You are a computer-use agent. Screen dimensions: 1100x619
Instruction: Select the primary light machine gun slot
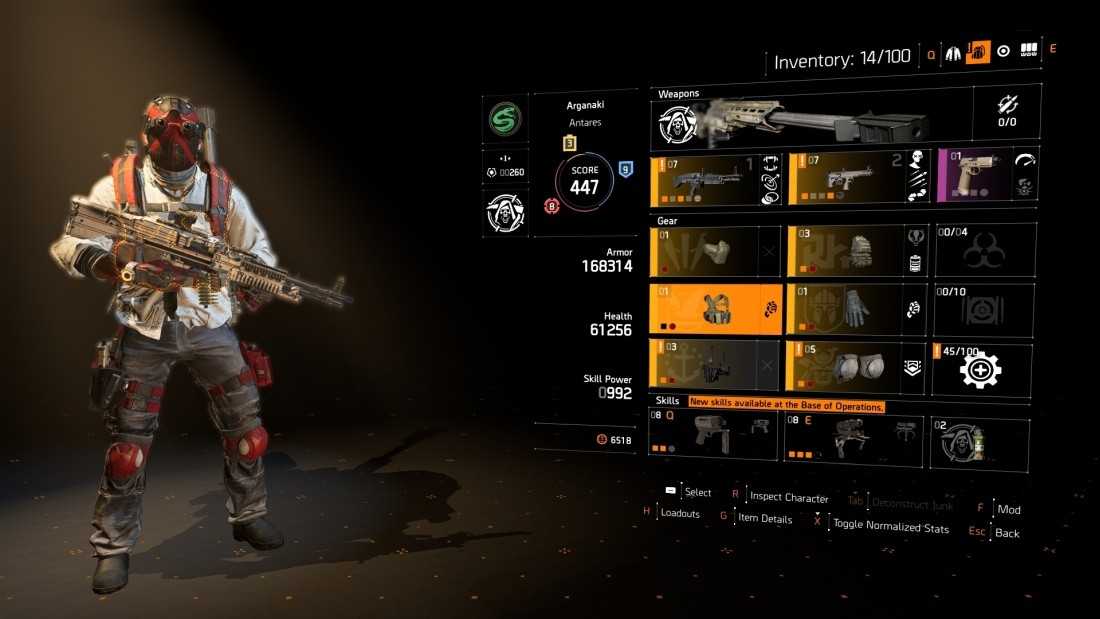pos(714,179)
